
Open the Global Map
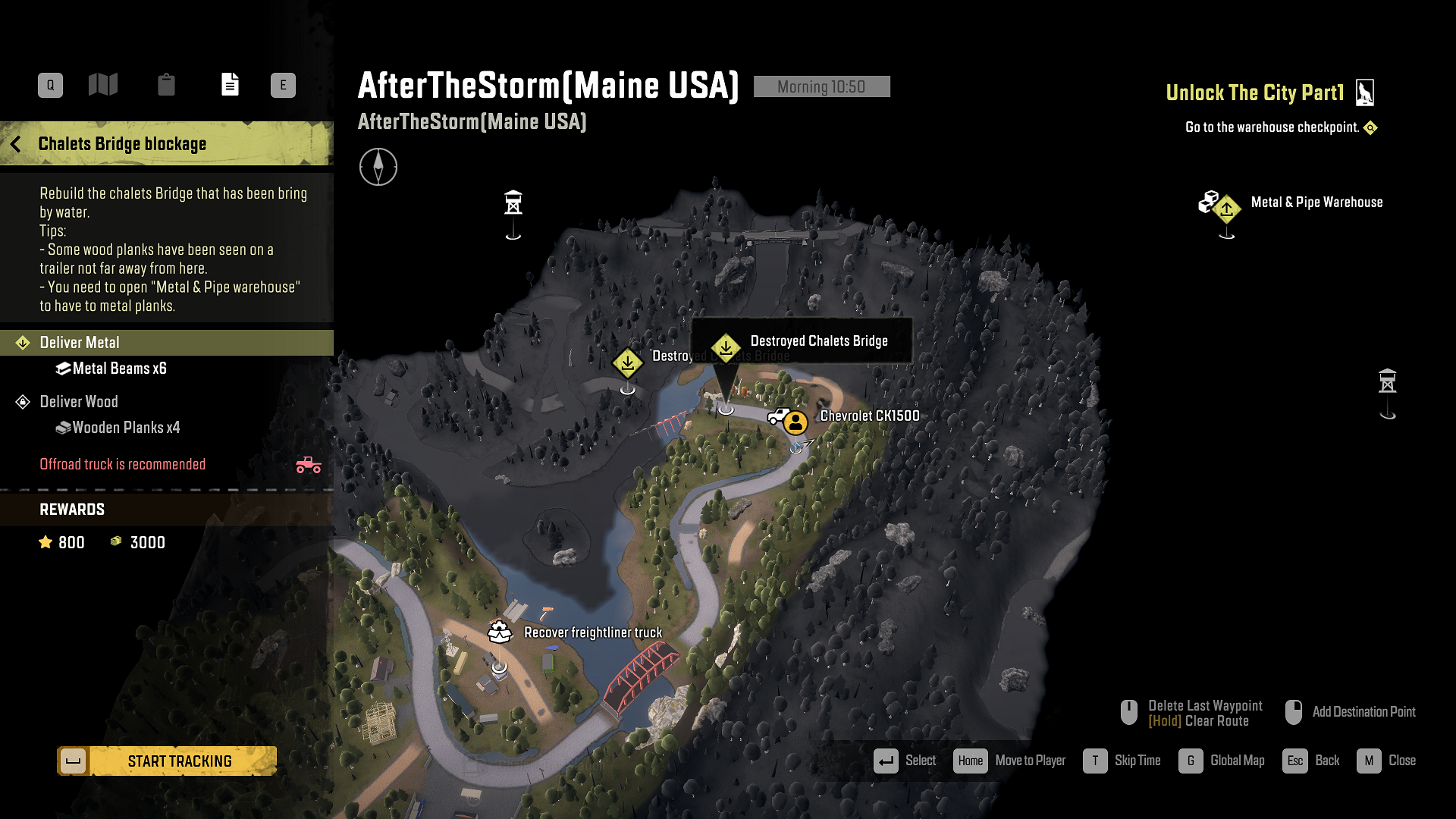coord(1222,761)
